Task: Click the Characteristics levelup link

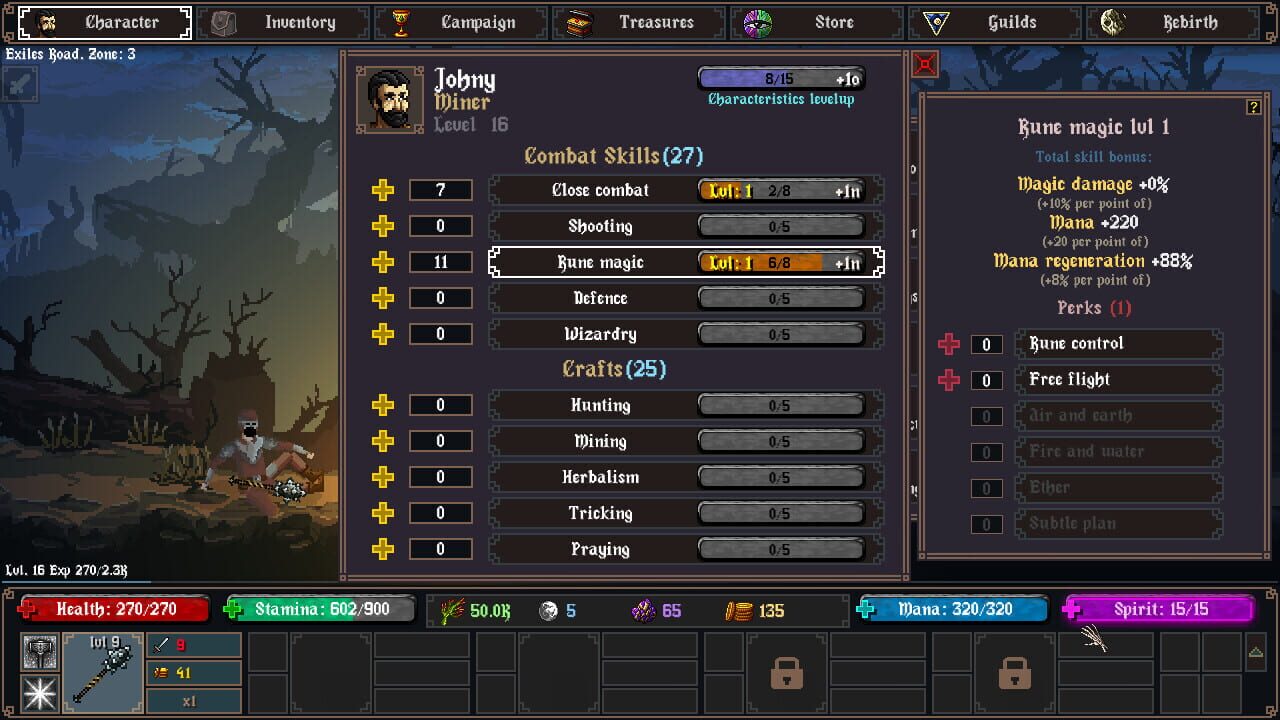Action: point(783,99)
